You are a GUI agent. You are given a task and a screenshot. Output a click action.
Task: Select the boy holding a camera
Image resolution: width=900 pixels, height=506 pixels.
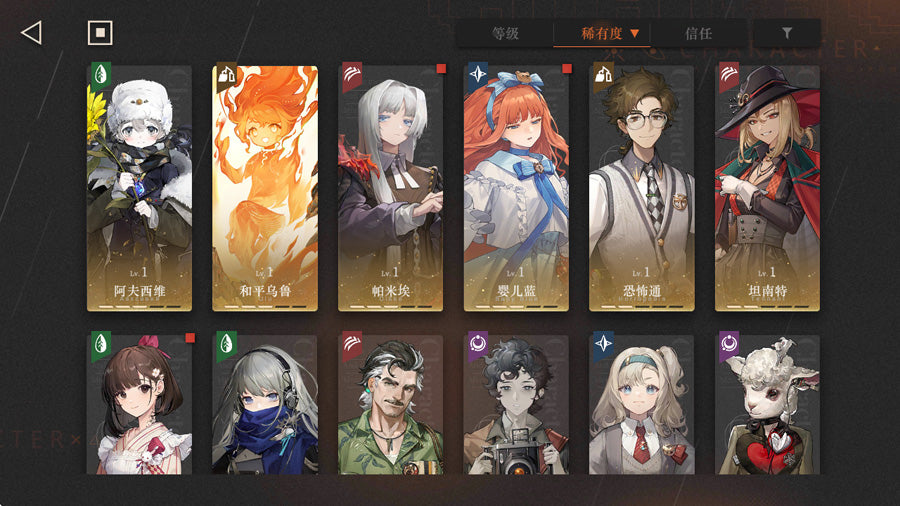(516, 404)
